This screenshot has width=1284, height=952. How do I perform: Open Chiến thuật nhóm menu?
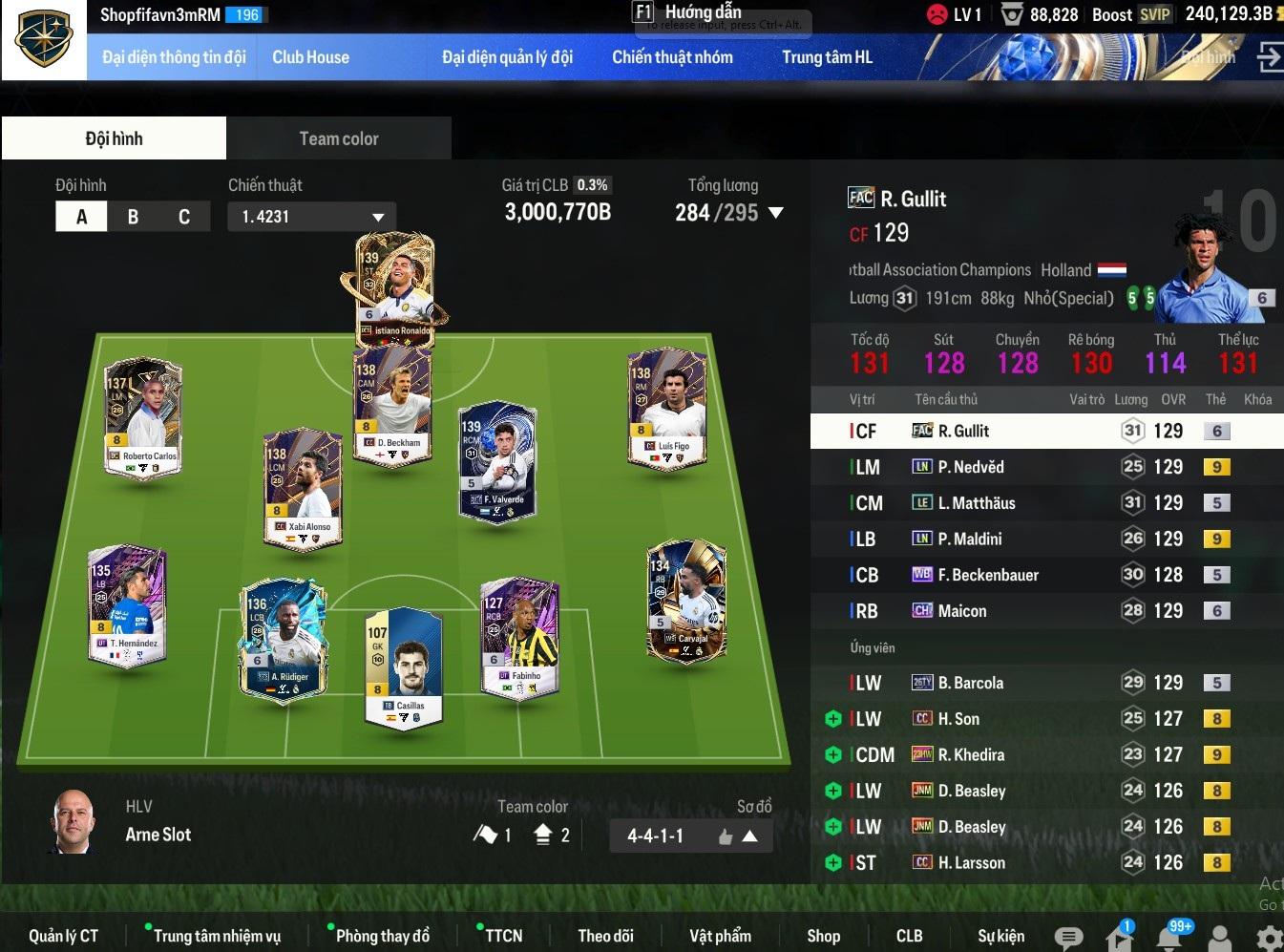[x=672, y=57]
